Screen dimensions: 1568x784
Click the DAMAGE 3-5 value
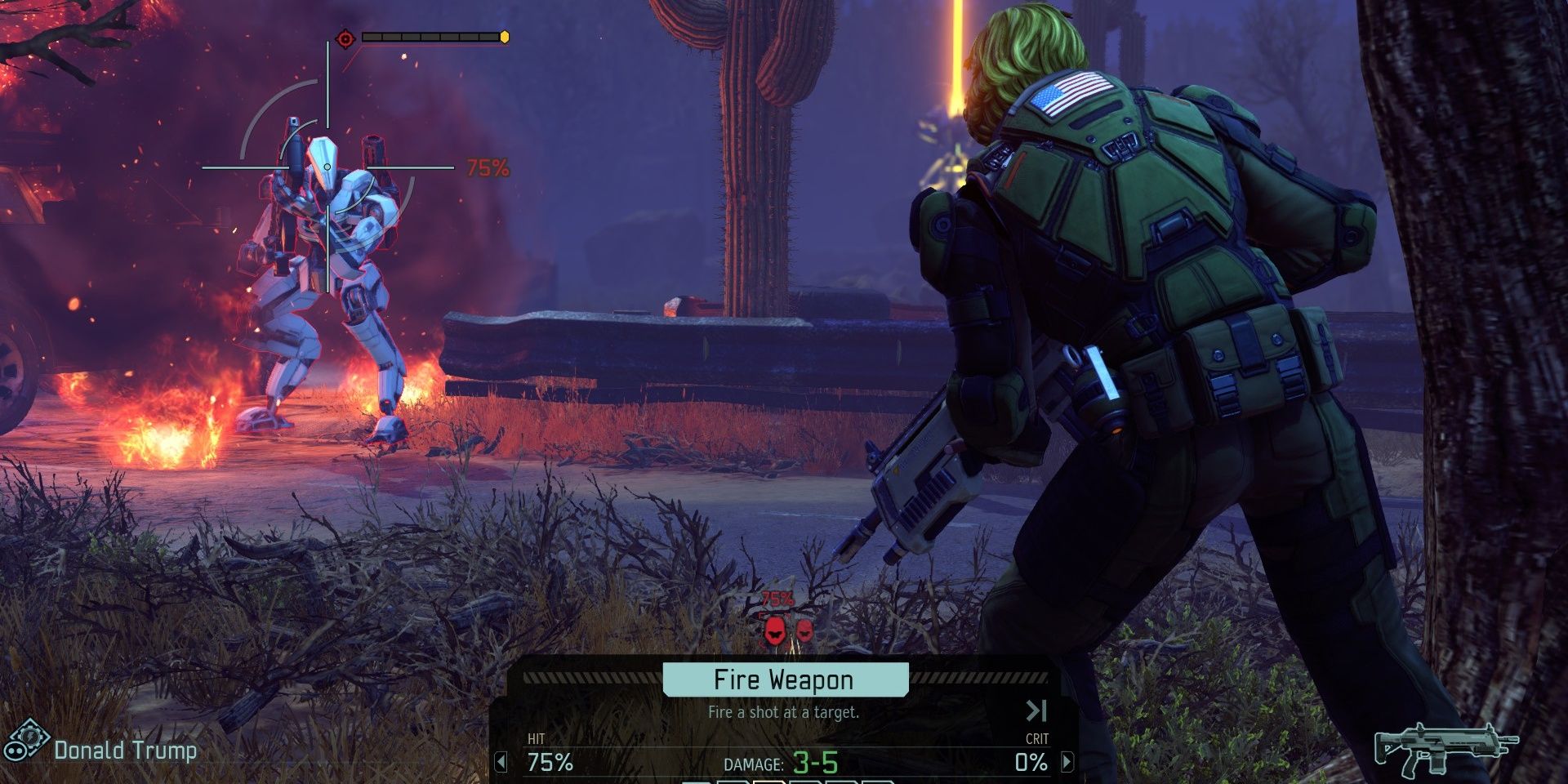tap(813, 764)
